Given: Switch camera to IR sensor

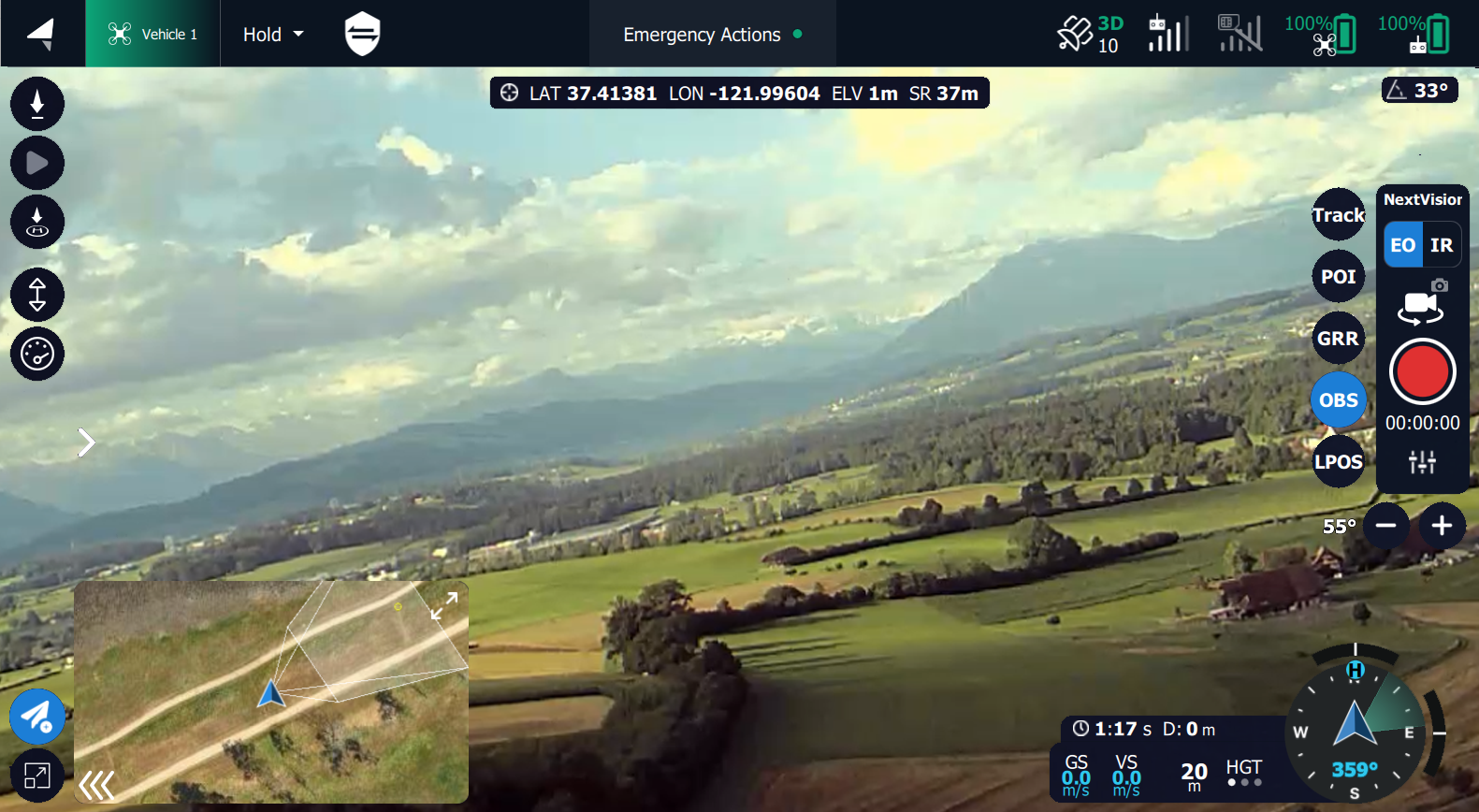Looking at the screenshot, I should click(1442, 245).
